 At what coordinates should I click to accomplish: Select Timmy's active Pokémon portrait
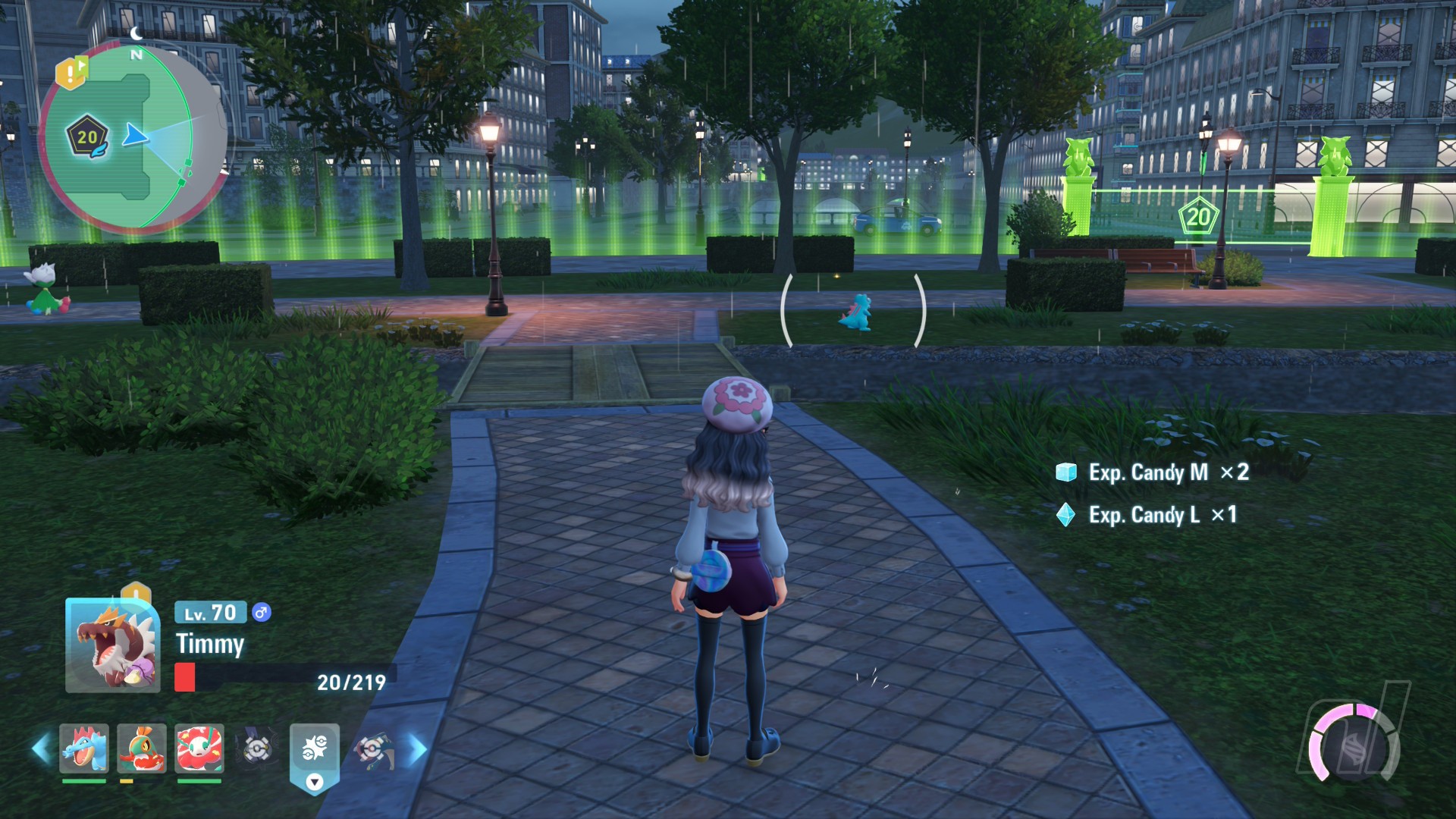tap(112, 646)
